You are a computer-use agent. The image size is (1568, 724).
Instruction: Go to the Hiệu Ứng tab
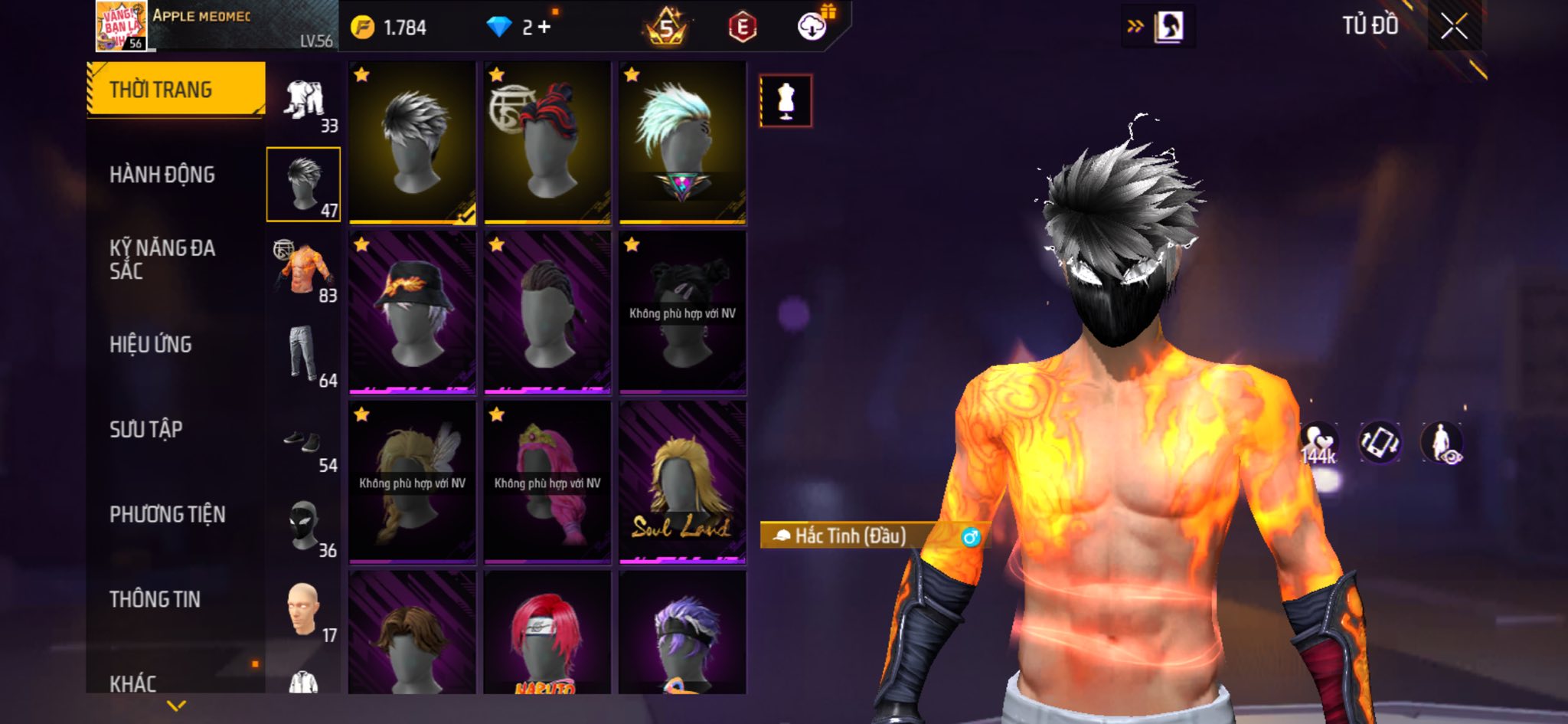(x=151, y=345)
